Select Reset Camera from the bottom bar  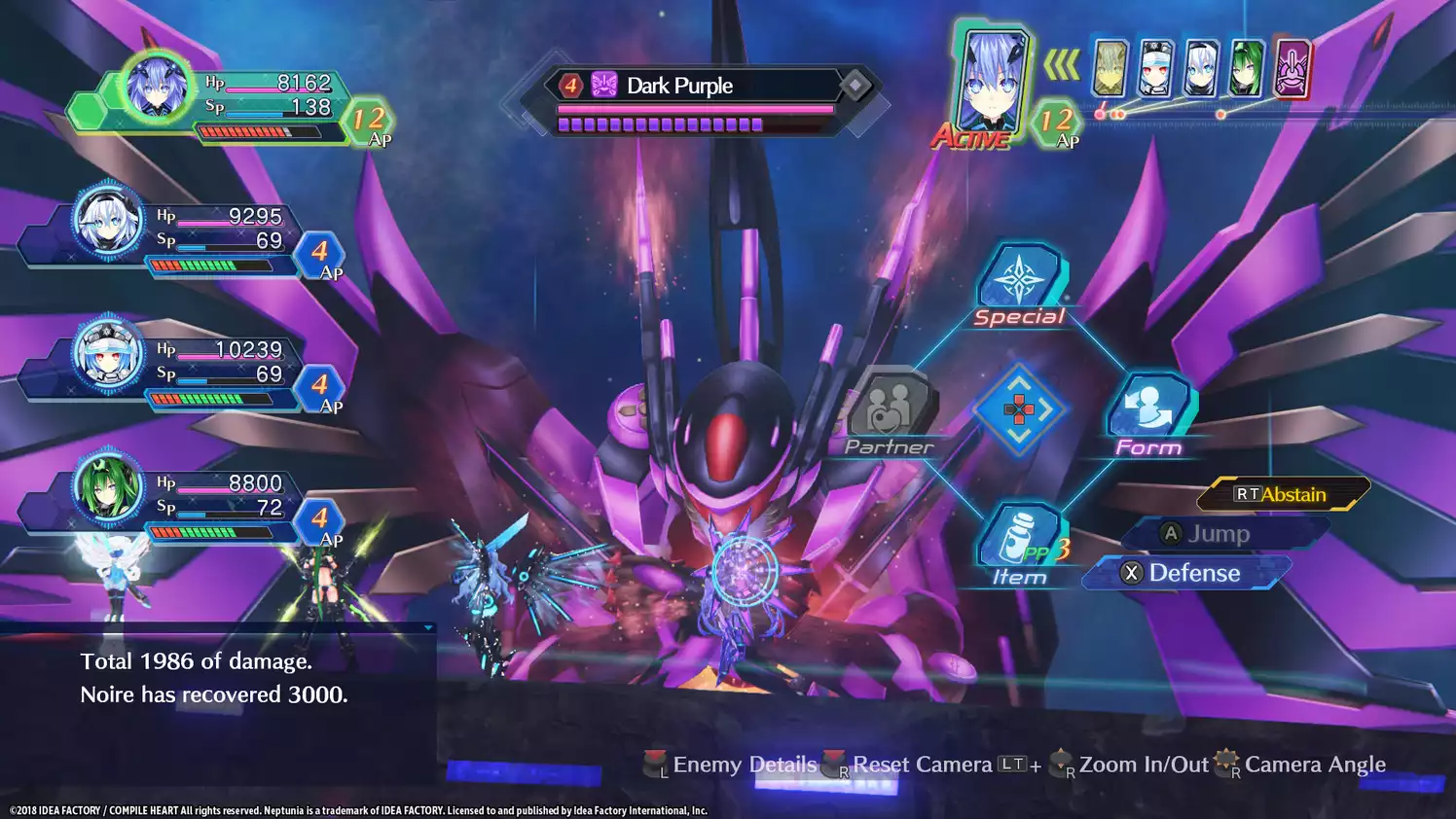923,765
